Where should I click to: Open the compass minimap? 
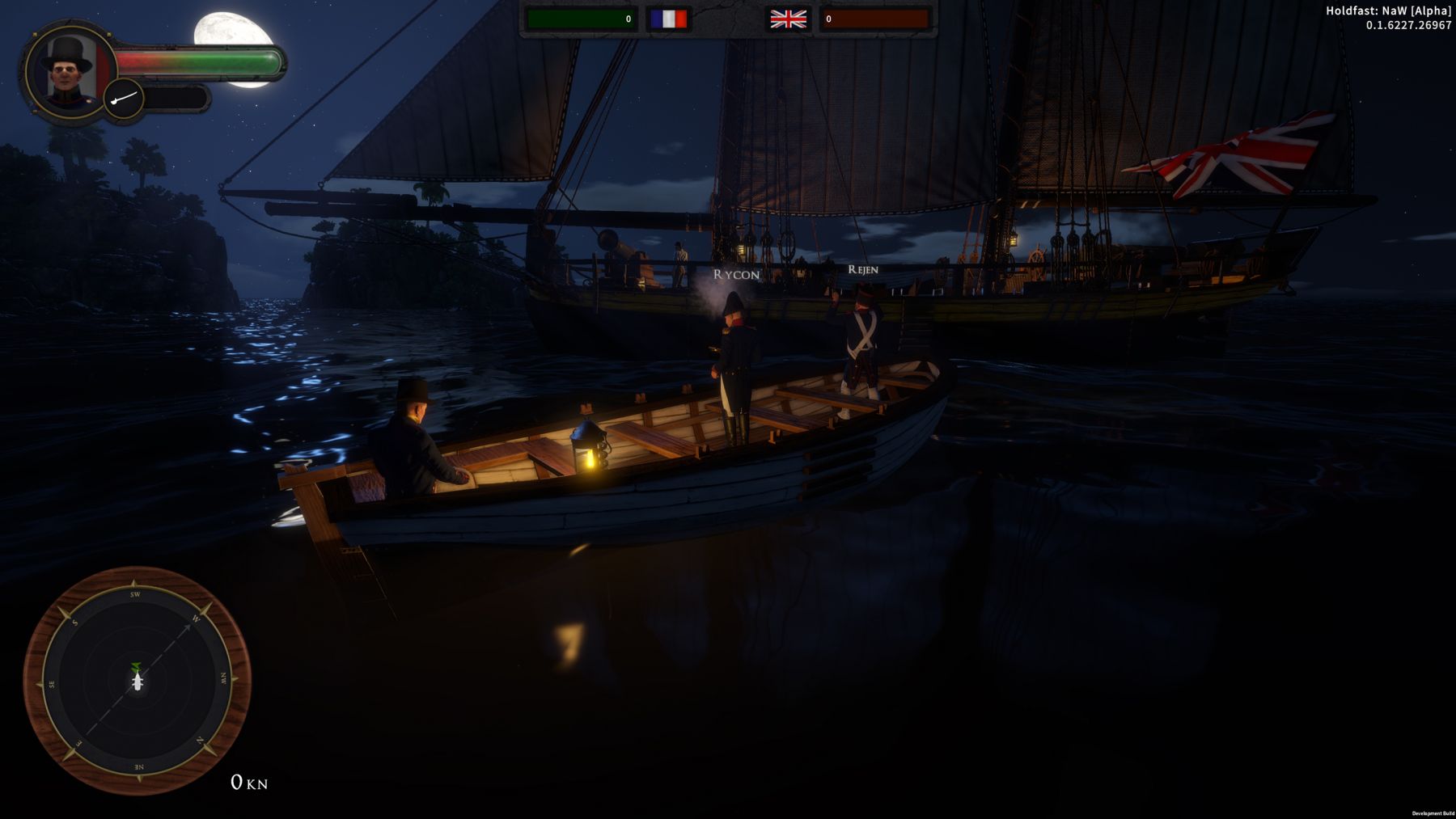click(138, 681)
